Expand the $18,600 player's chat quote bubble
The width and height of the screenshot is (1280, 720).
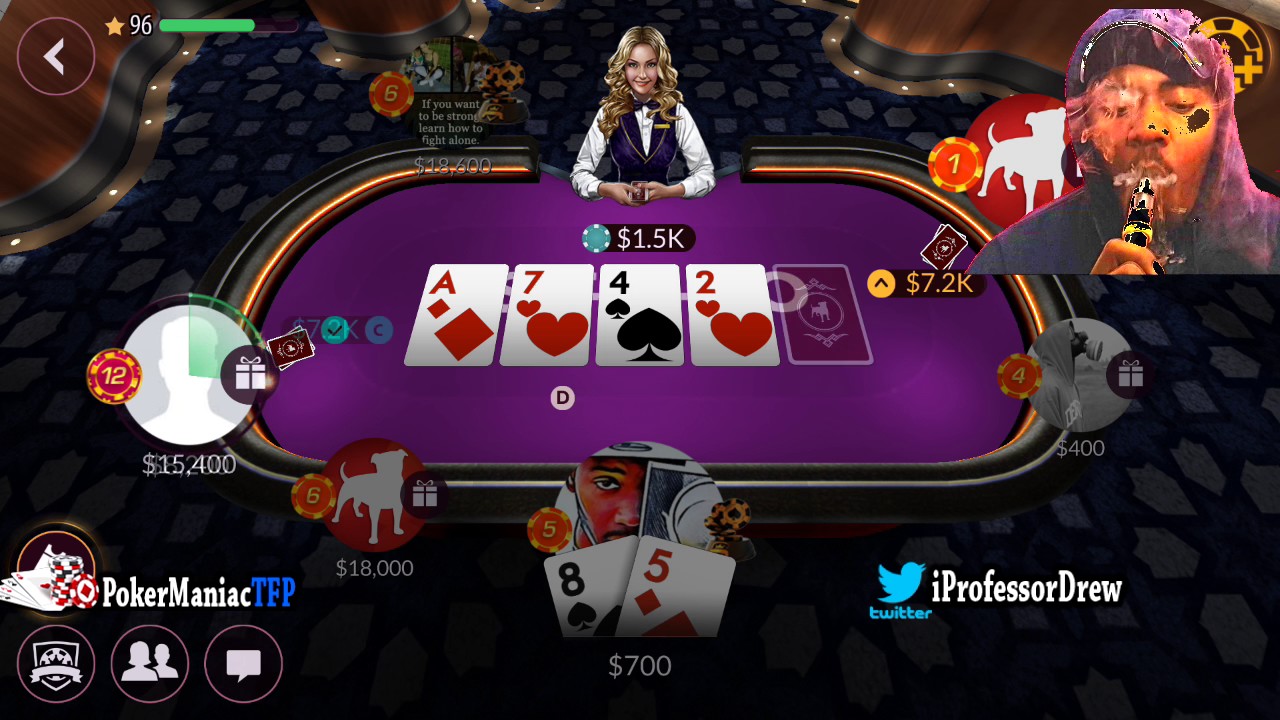click(449, 122)
